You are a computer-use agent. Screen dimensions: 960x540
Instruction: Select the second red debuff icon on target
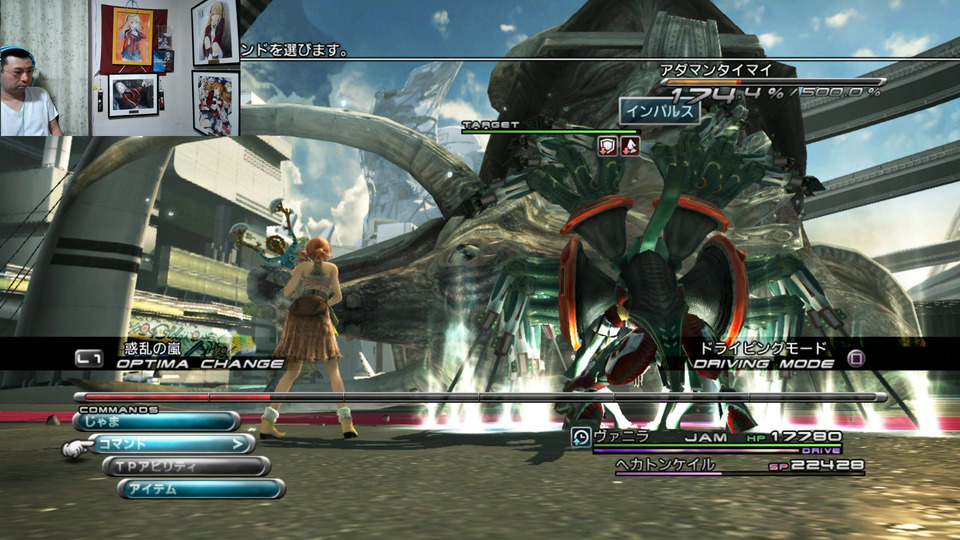click(x=629, y=146)
